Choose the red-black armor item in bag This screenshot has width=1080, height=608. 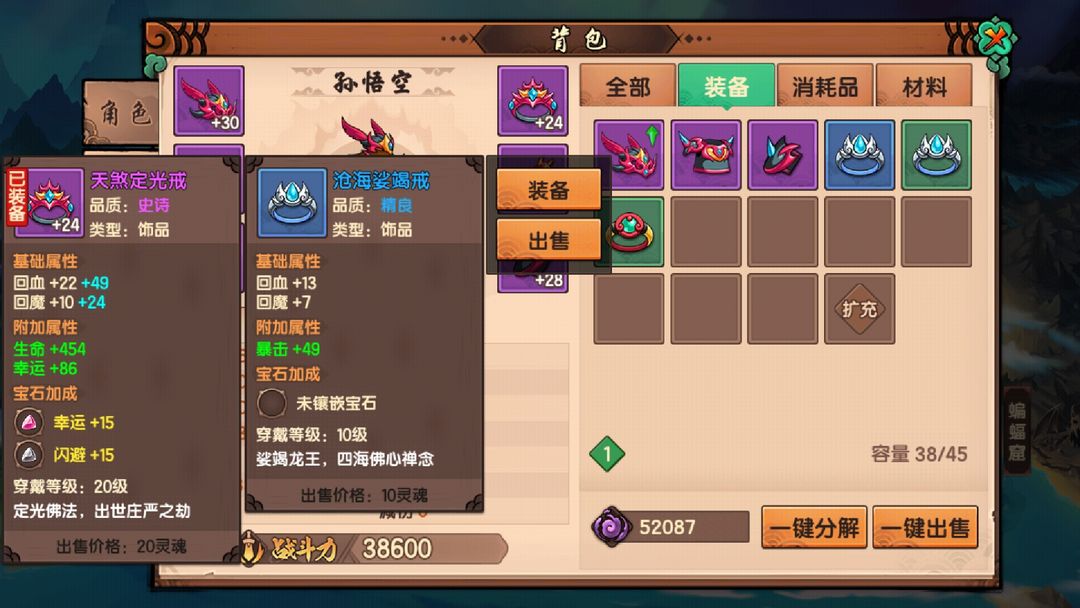705,155
